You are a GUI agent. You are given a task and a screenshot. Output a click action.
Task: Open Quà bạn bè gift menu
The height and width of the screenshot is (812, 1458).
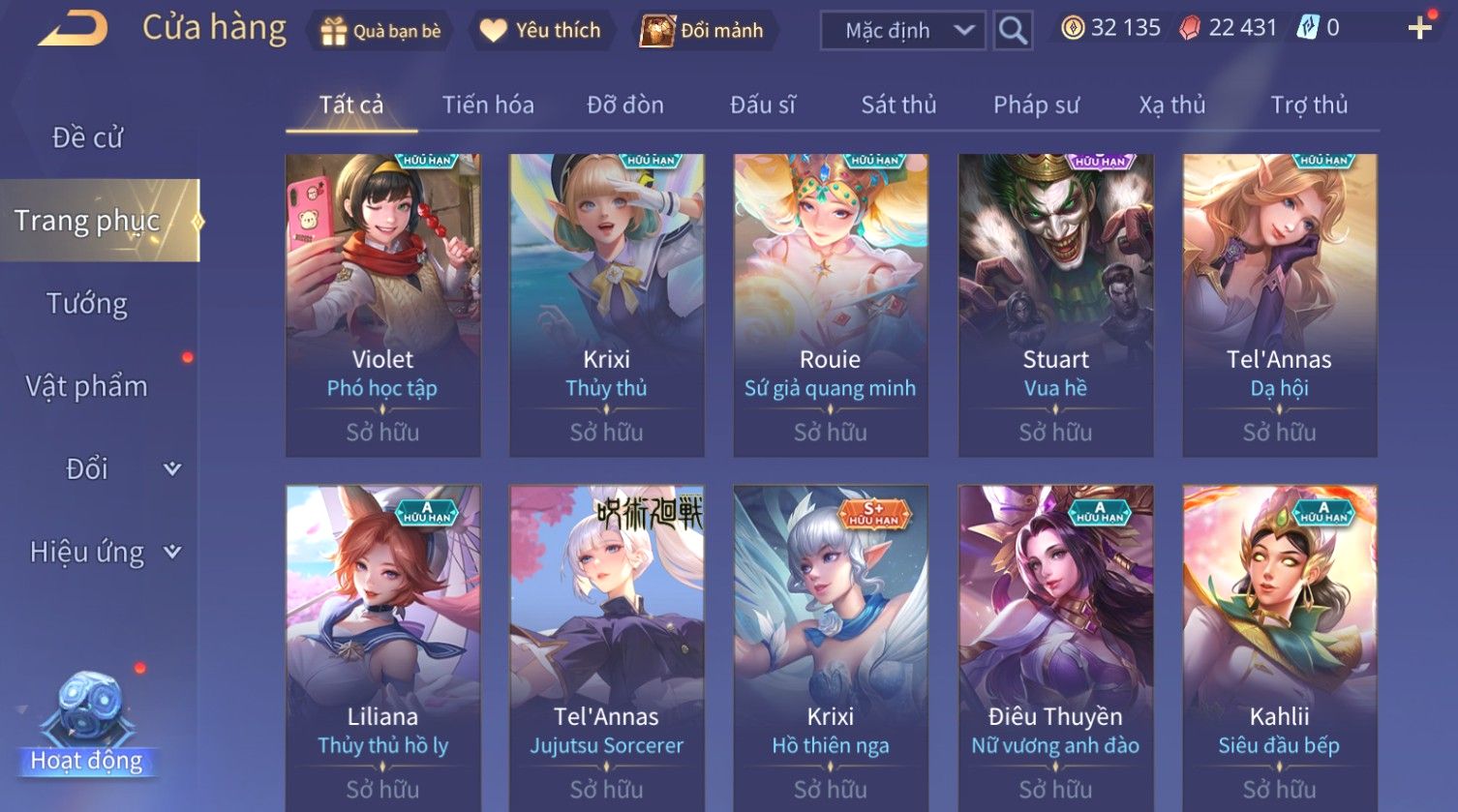[x=380, y=31]
